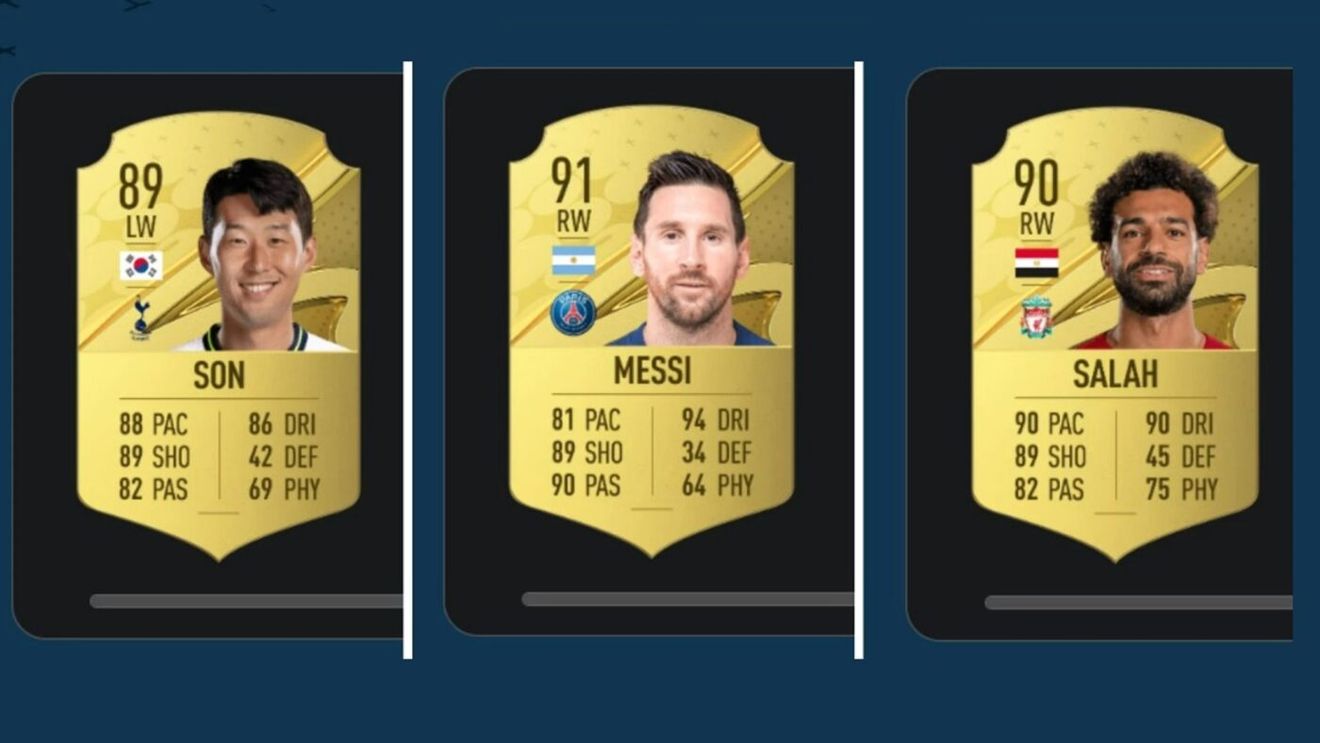Expand Son's 88 PAC stat row
This screenshot has width=1320, height=743.
coord(155,423)
